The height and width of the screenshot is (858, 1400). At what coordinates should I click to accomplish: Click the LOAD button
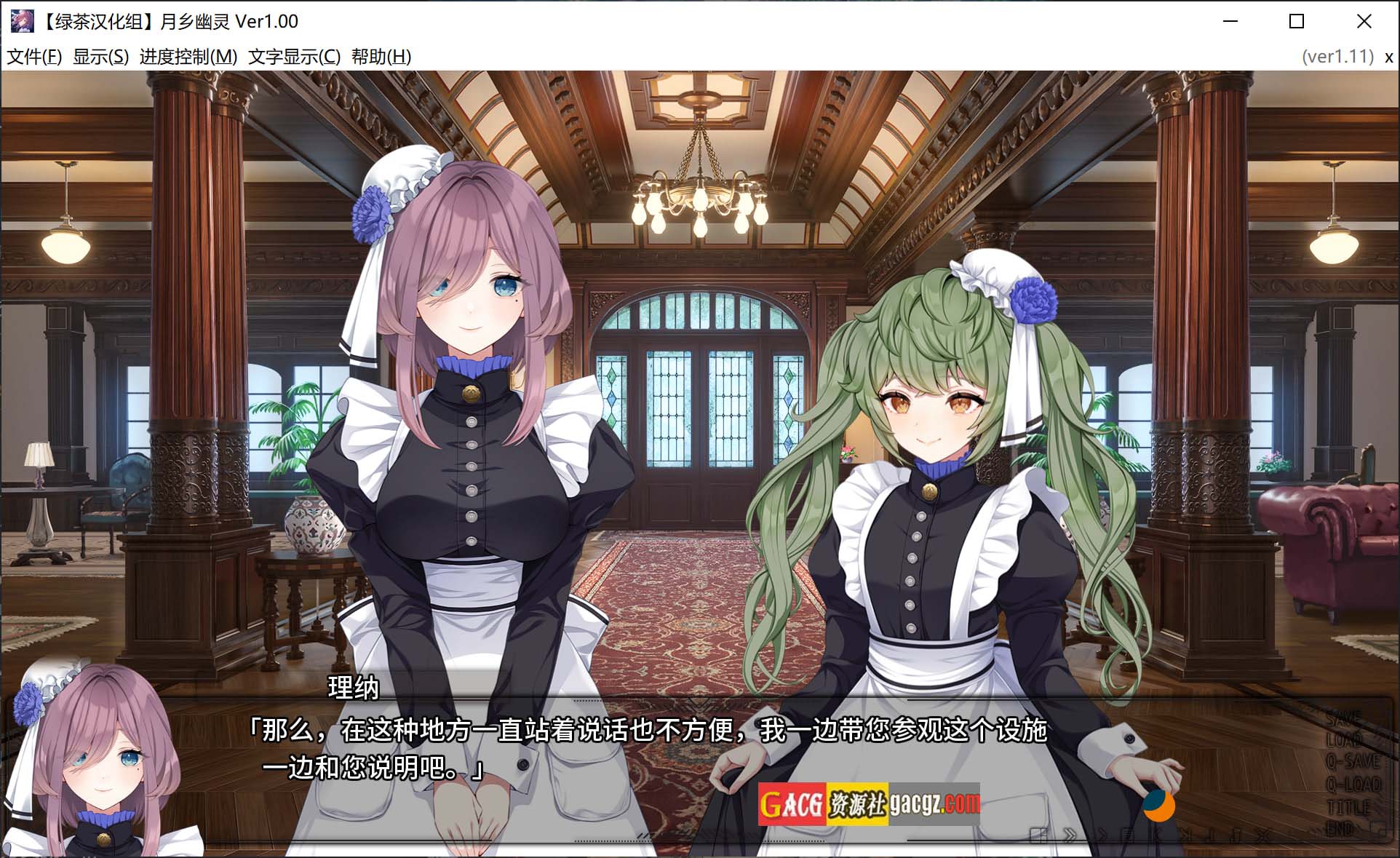1343,741
